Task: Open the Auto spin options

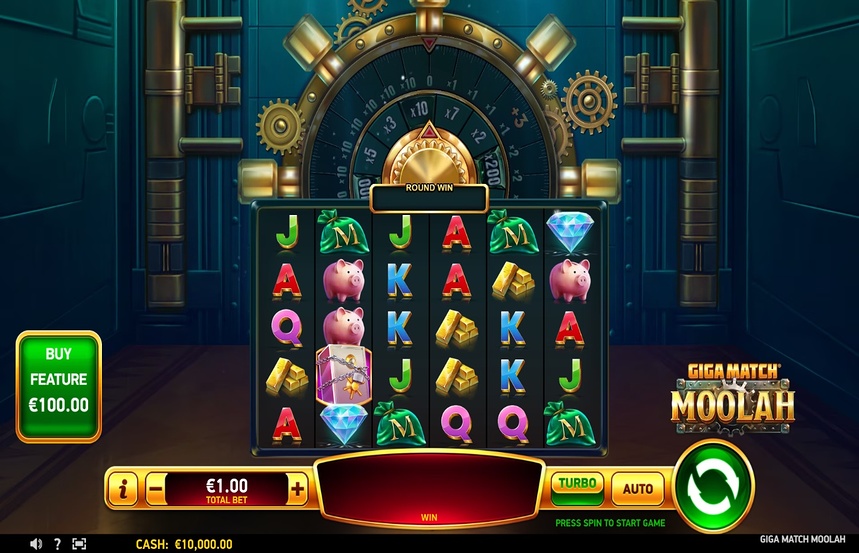Action: (637, 489)
